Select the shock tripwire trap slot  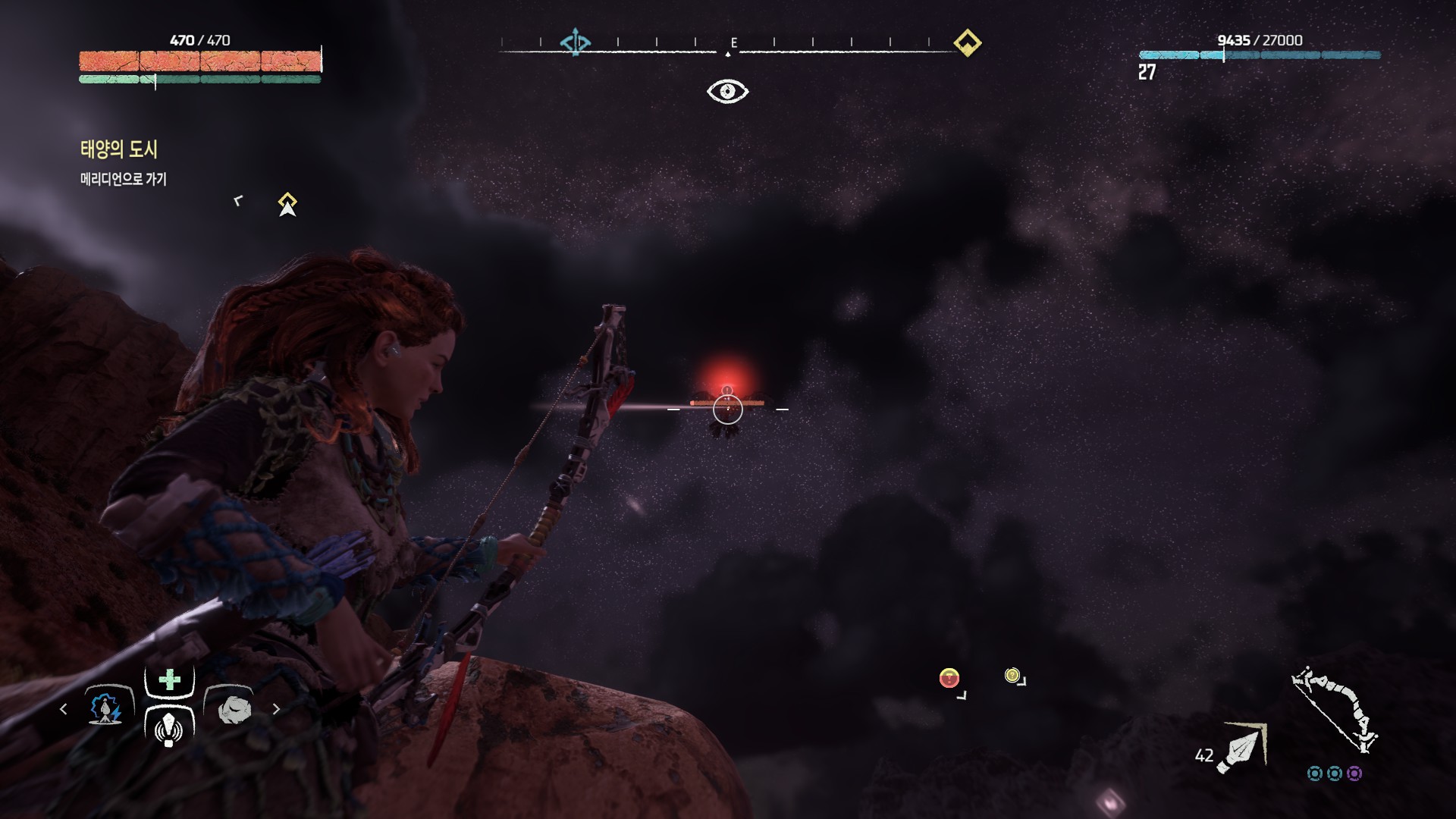(x=105, y=708)
